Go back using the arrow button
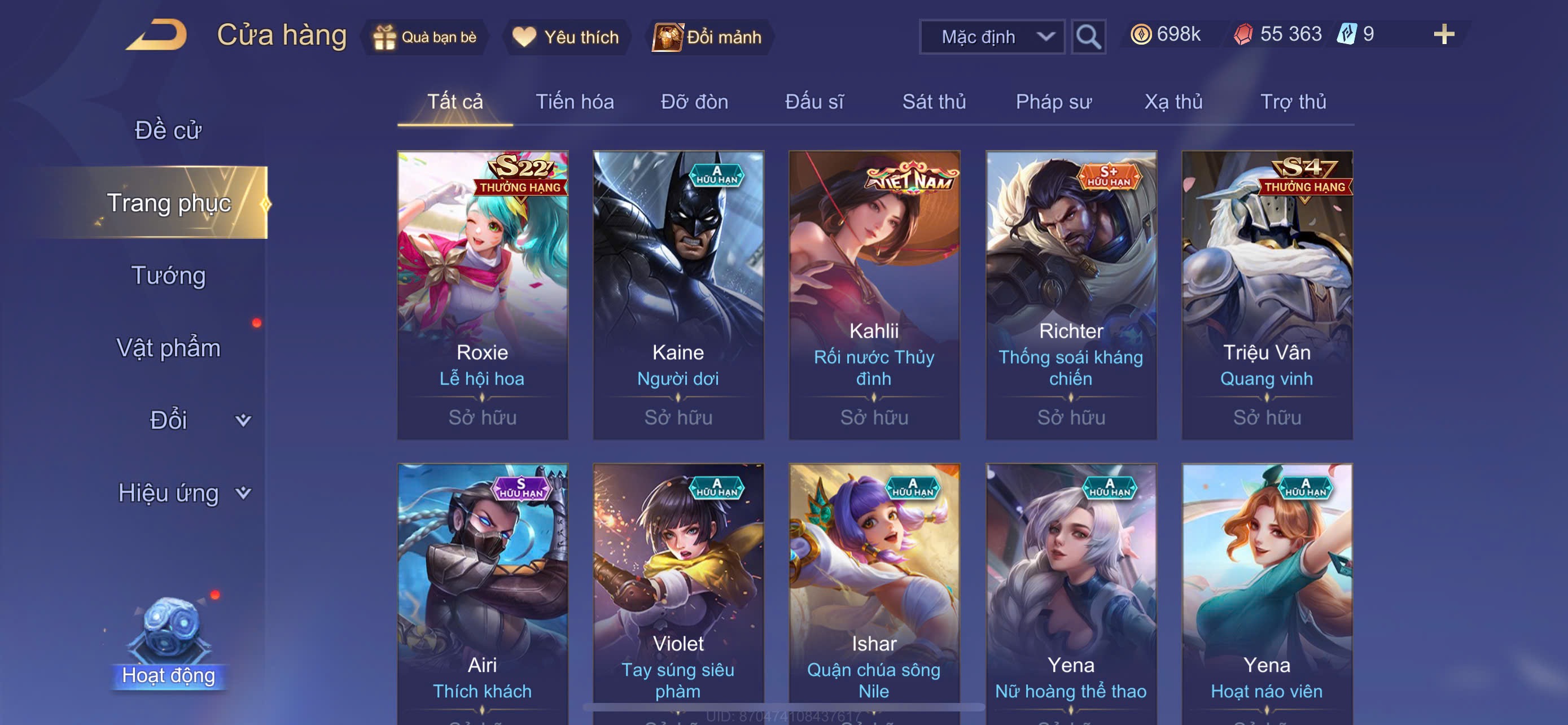 click(156, 34)
